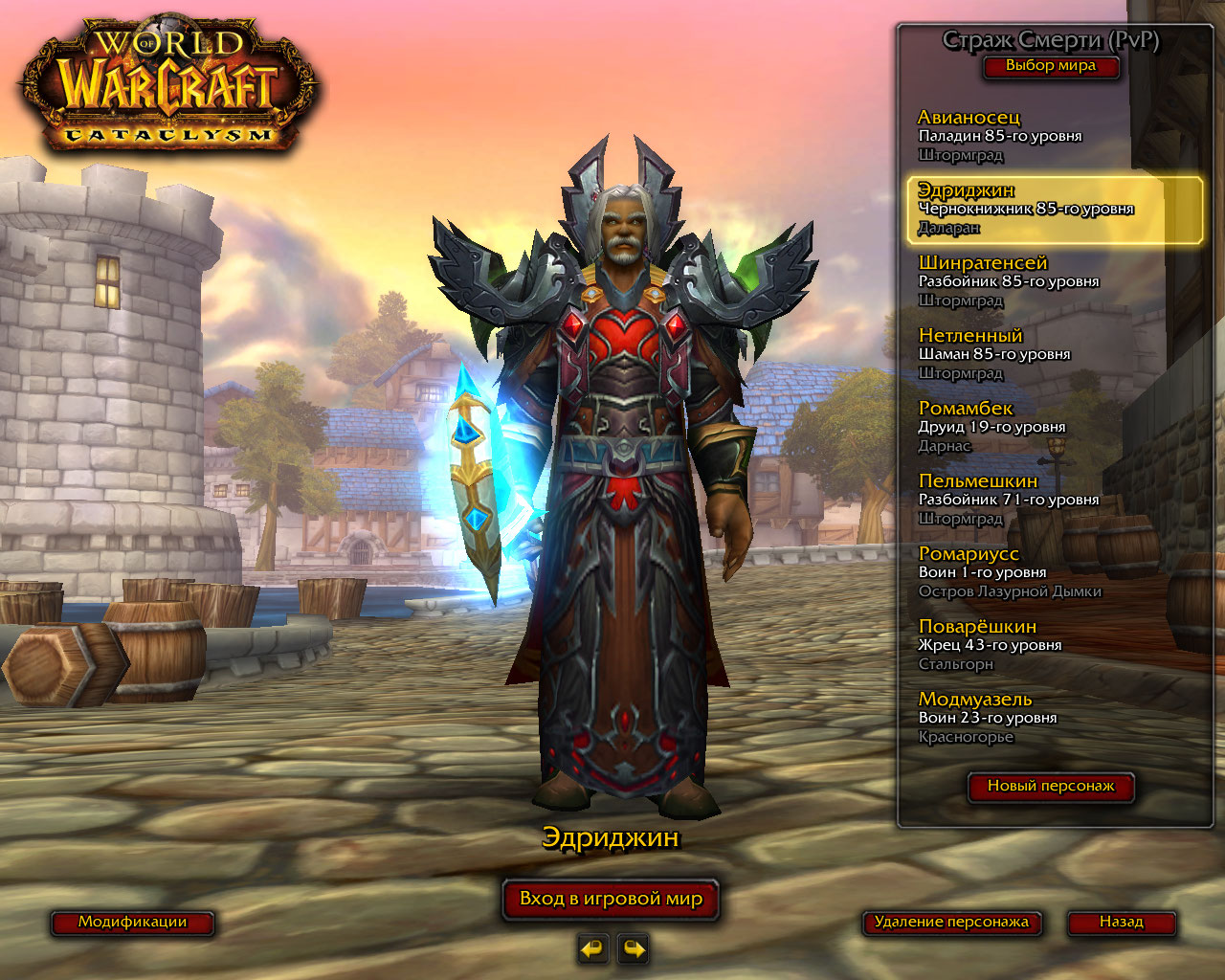The height and width of the screenshot is (980, 1225).
Task: Go back with the Назад button
Action: [1121, 923]
